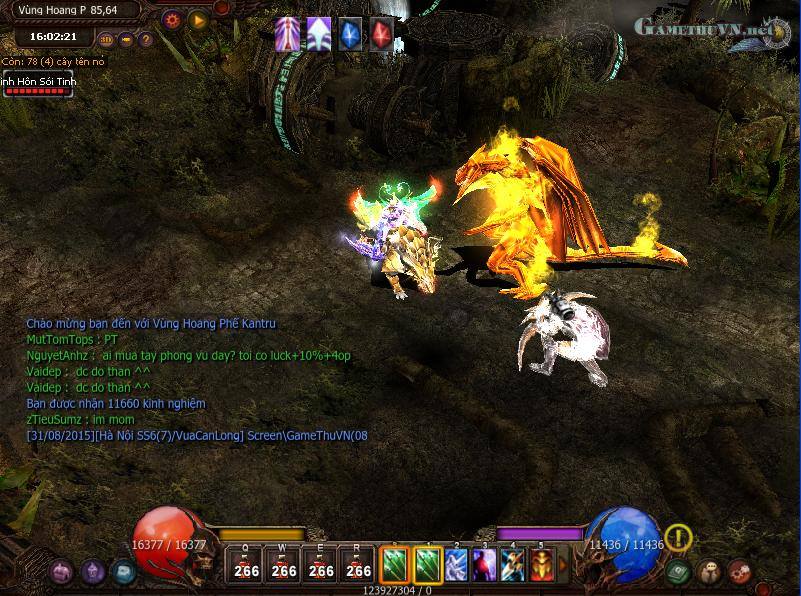This screenshot has width=801, height=596.
Task: Use the potion in the R slot
Action: coord(358,565)
